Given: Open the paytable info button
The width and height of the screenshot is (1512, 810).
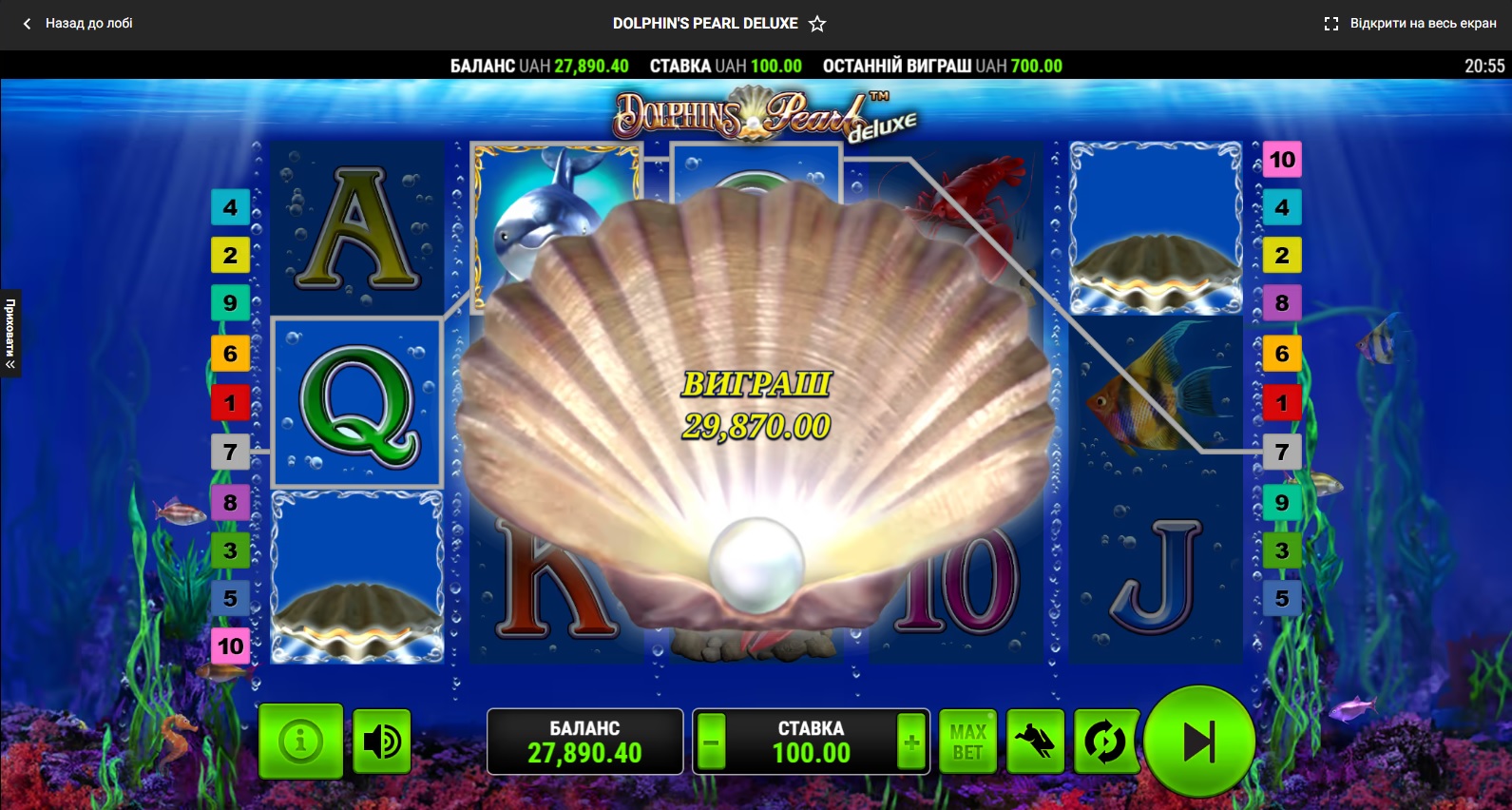Looking at the screenshot, I should coord(301,741).
